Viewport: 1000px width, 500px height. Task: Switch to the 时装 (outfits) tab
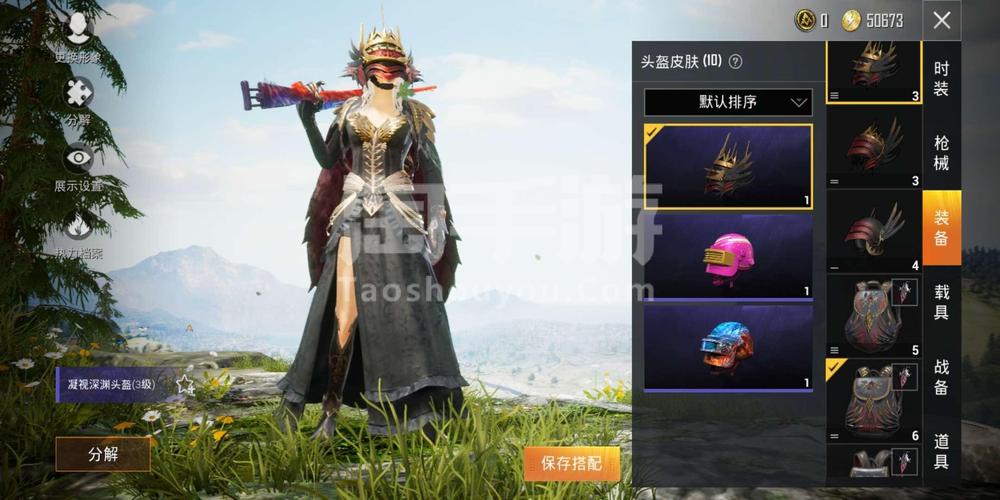pos(941,79)
